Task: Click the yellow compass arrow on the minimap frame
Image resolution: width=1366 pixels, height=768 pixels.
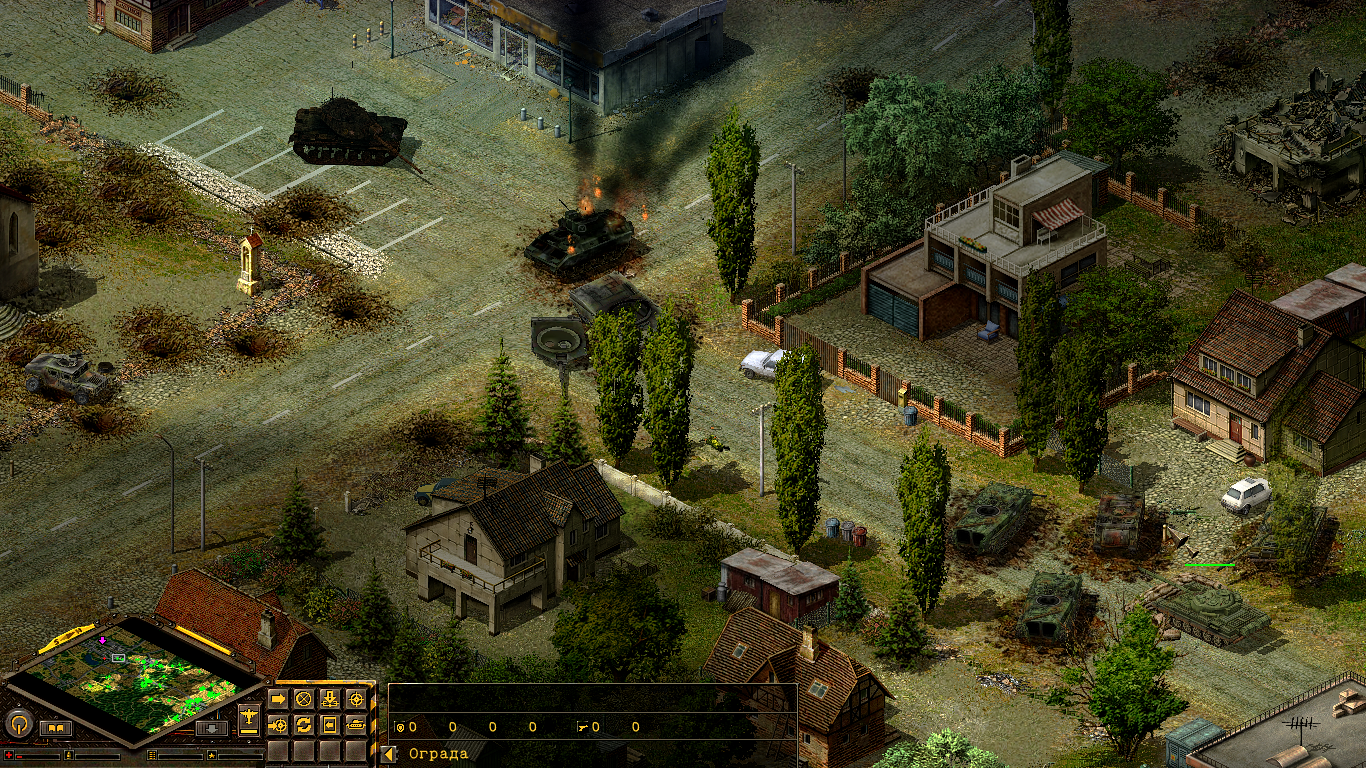Action: (x=68, y=635)
